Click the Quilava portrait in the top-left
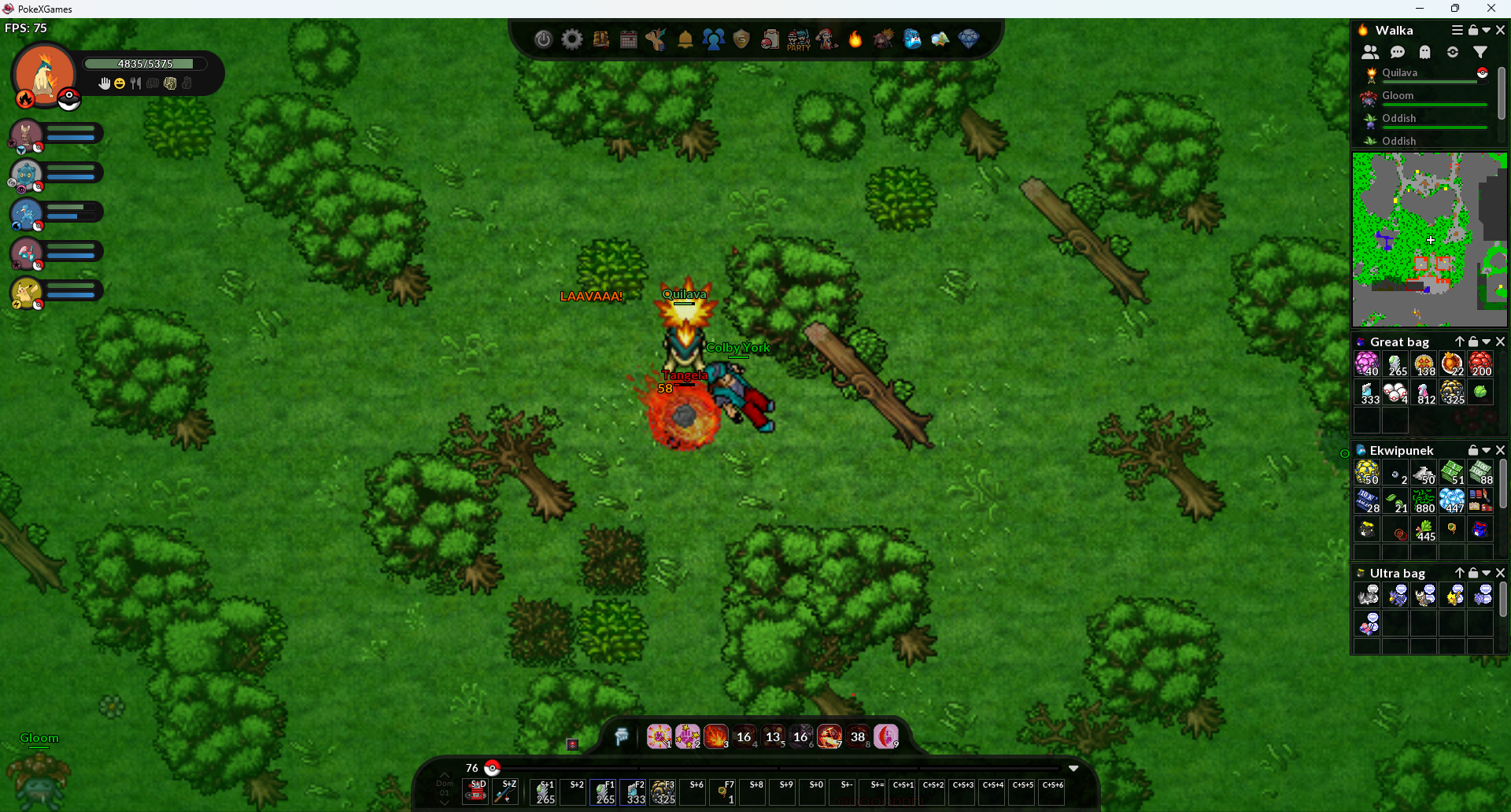 tap(44, 75)
